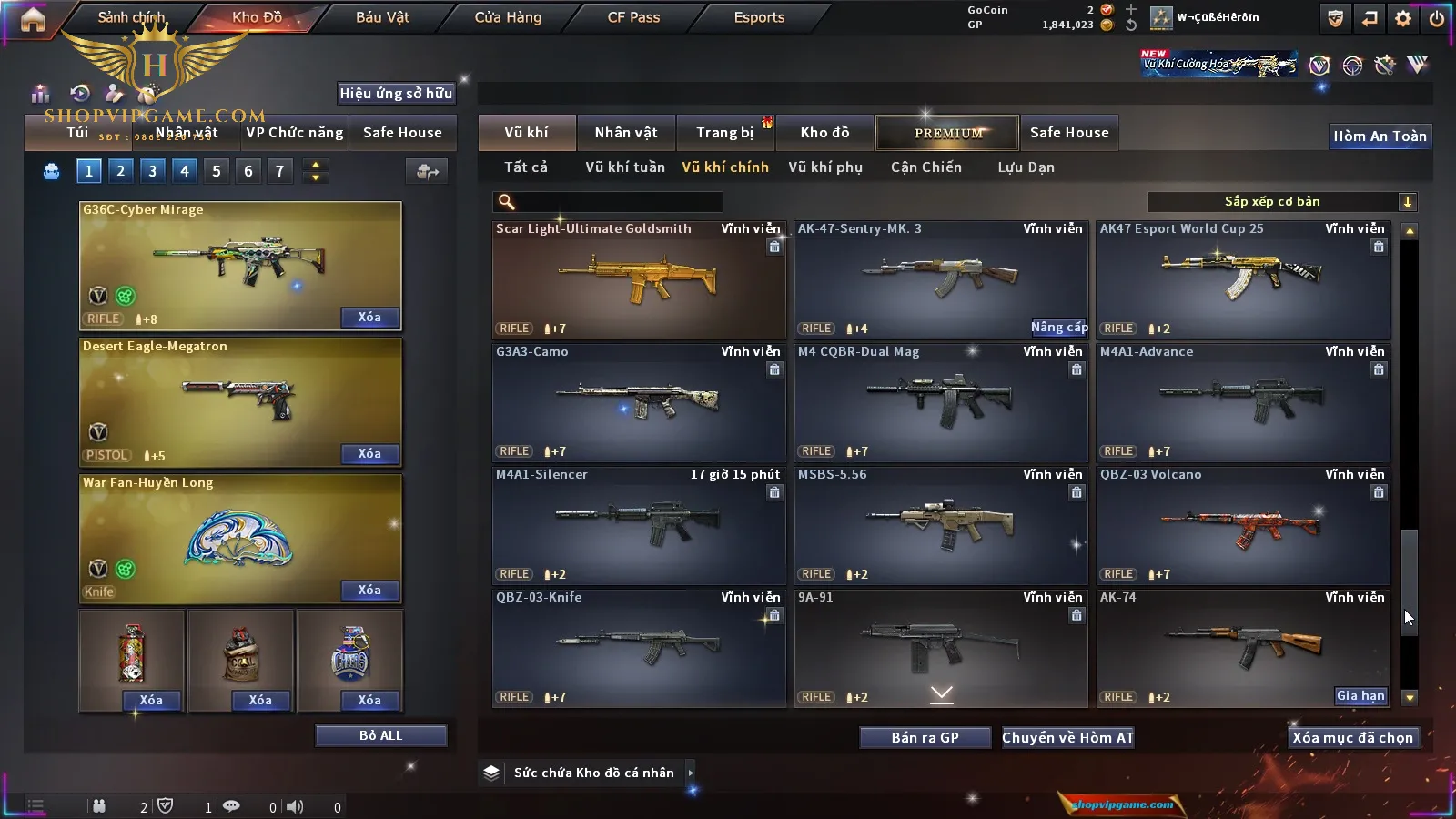This screenshot has width=1456, height=819.
Task: Select bag slot number 3
Action: click(152, 171)
